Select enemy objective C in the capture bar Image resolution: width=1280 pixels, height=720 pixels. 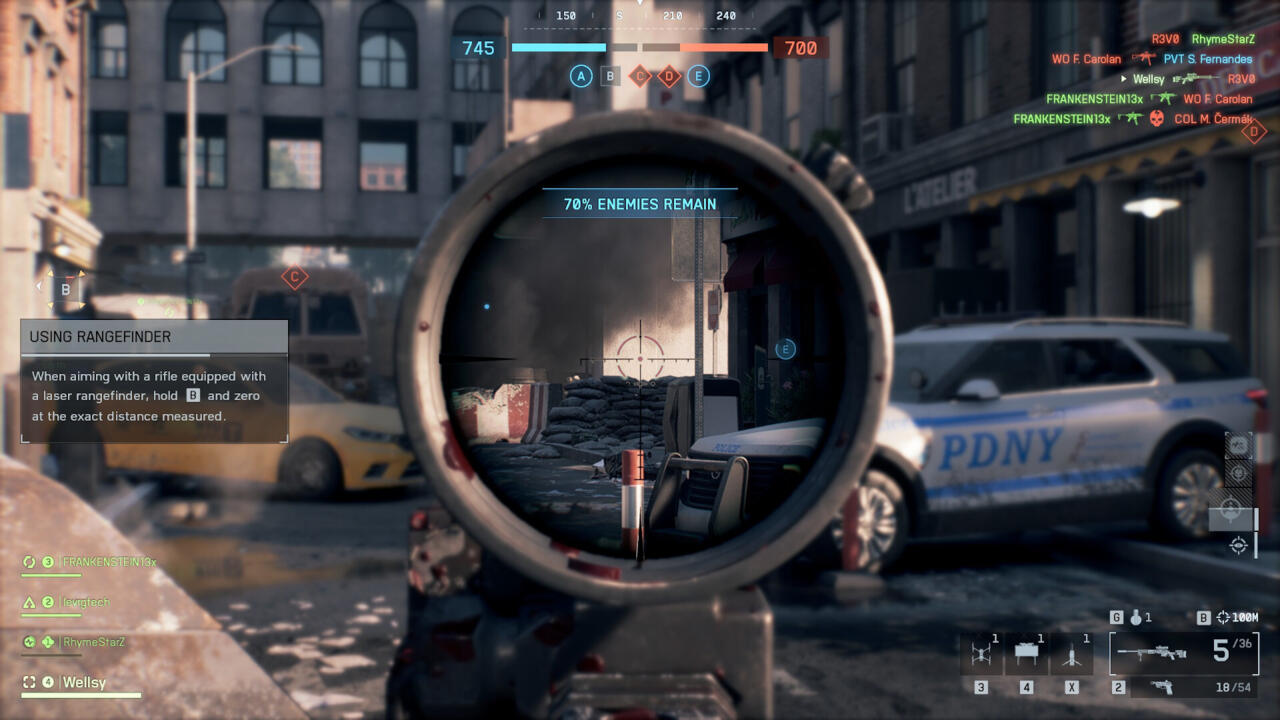point(640,76)
